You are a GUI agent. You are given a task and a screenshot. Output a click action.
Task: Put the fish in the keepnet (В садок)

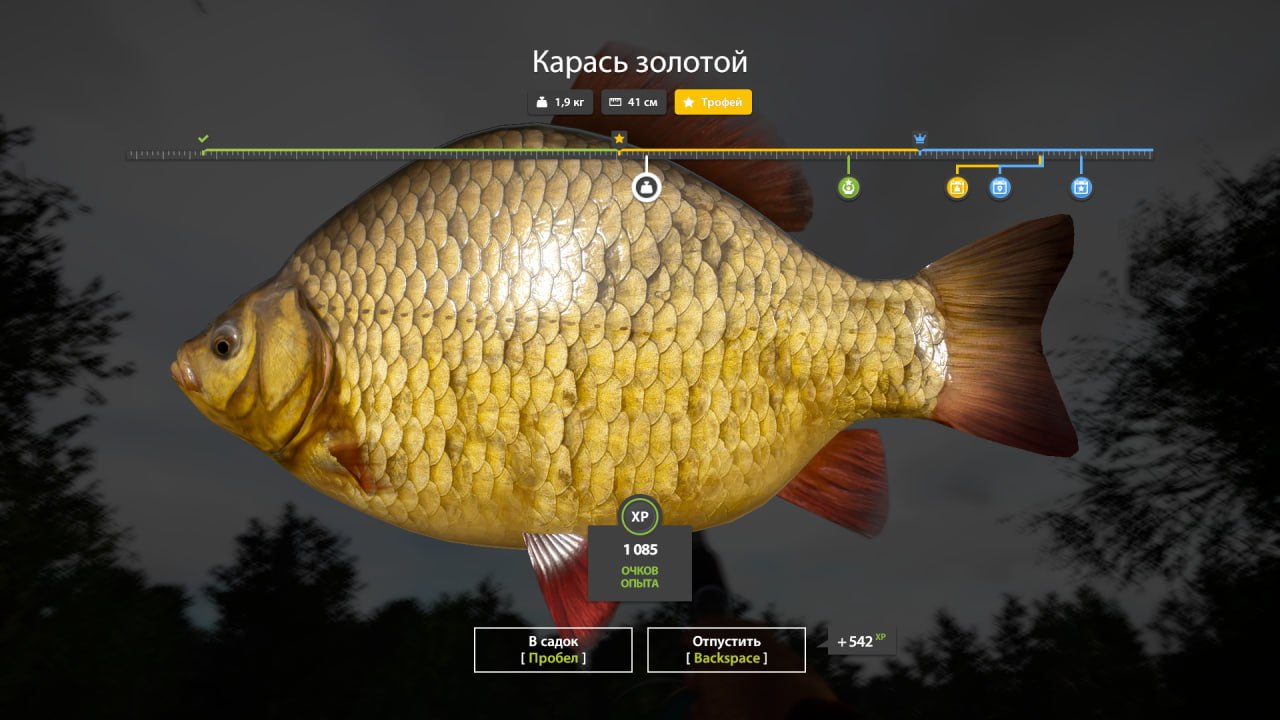pyautogui.click(x=553, y=649)
